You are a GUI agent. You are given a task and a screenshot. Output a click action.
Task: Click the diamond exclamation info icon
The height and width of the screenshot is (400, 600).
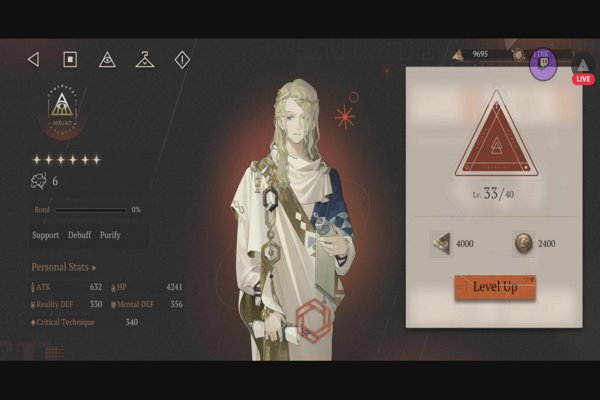pyautogui.click(x=182, y=60)
